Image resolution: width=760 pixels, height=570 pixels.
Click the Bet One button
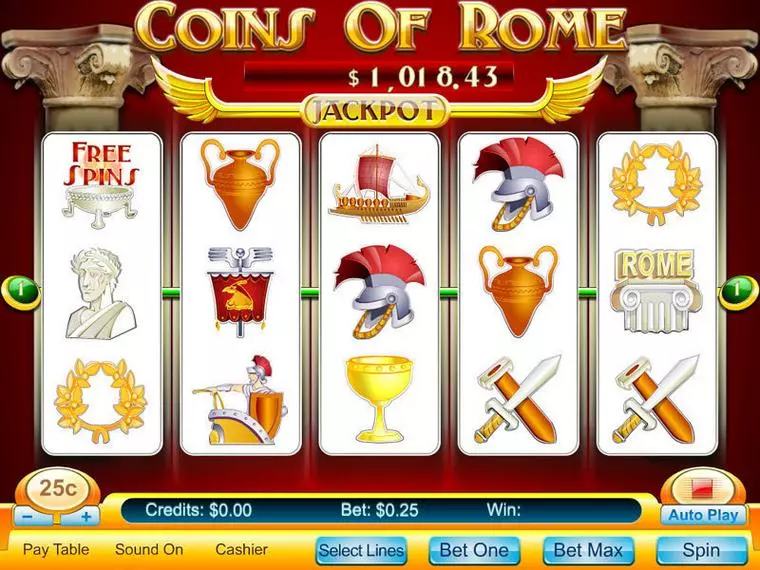(476, 550)
